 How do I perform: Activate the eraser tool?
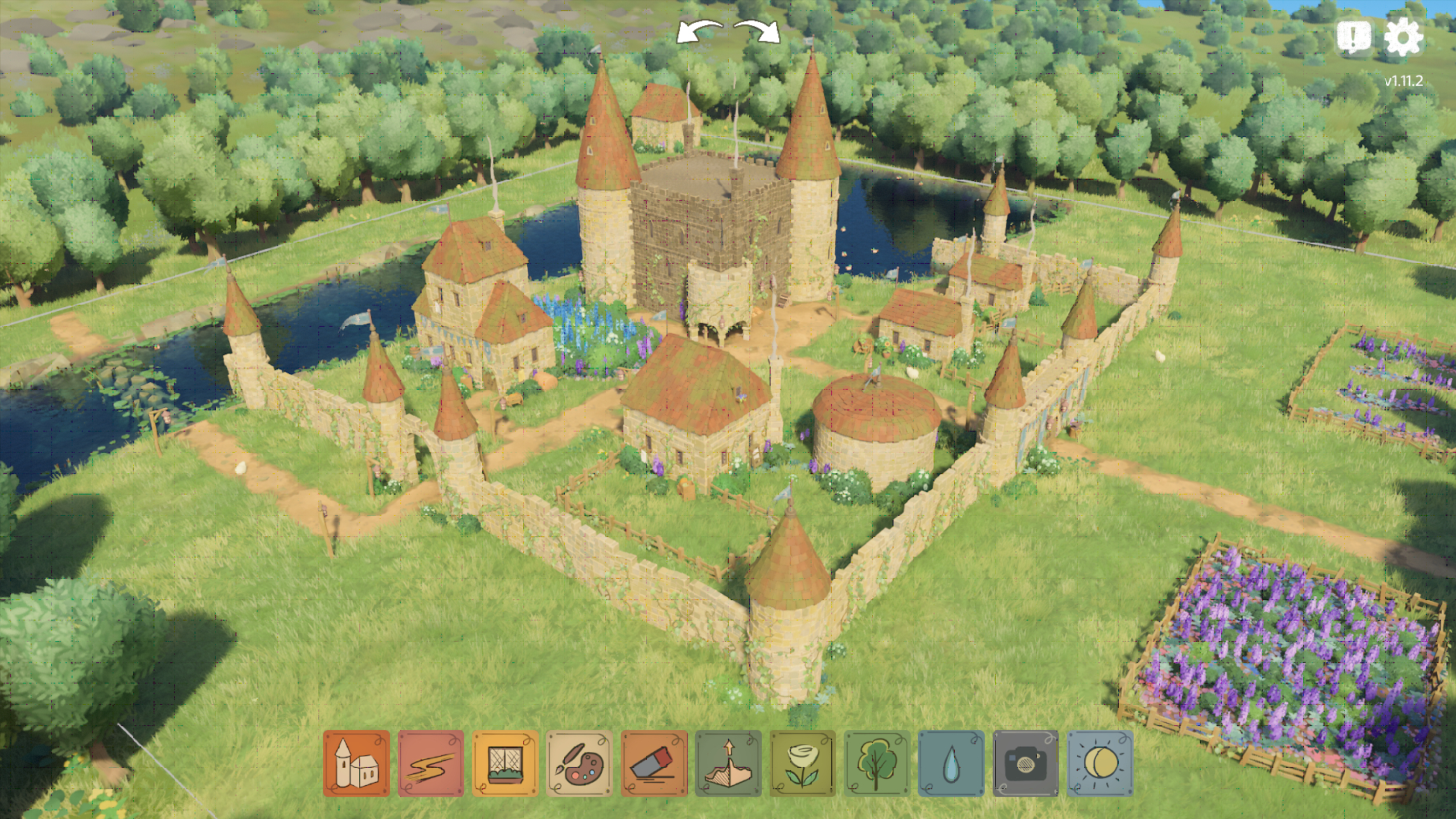click(654, 763)
